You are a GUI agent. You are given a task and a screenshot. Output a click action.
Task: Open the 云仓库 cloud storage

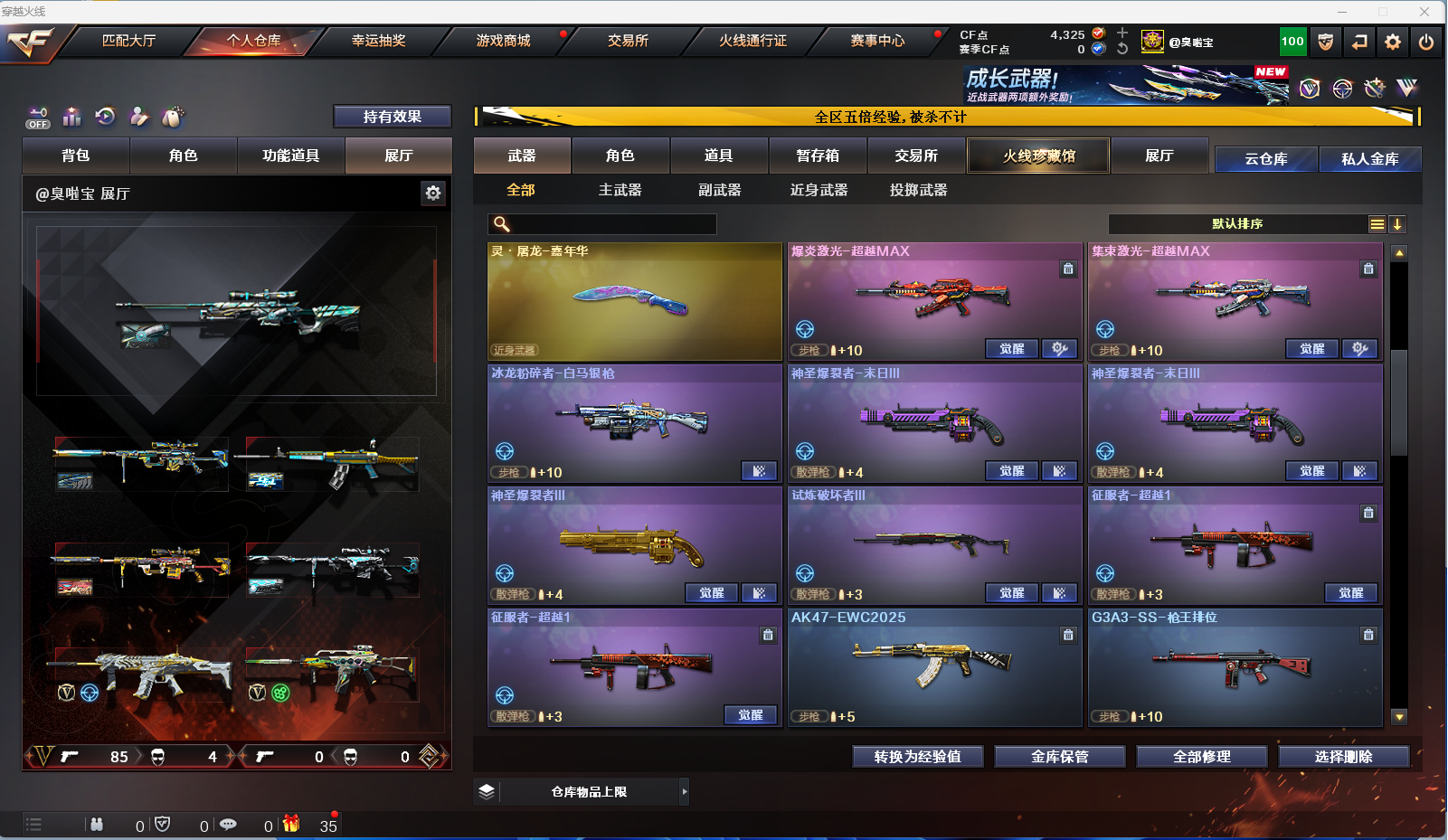[1265, 159]
